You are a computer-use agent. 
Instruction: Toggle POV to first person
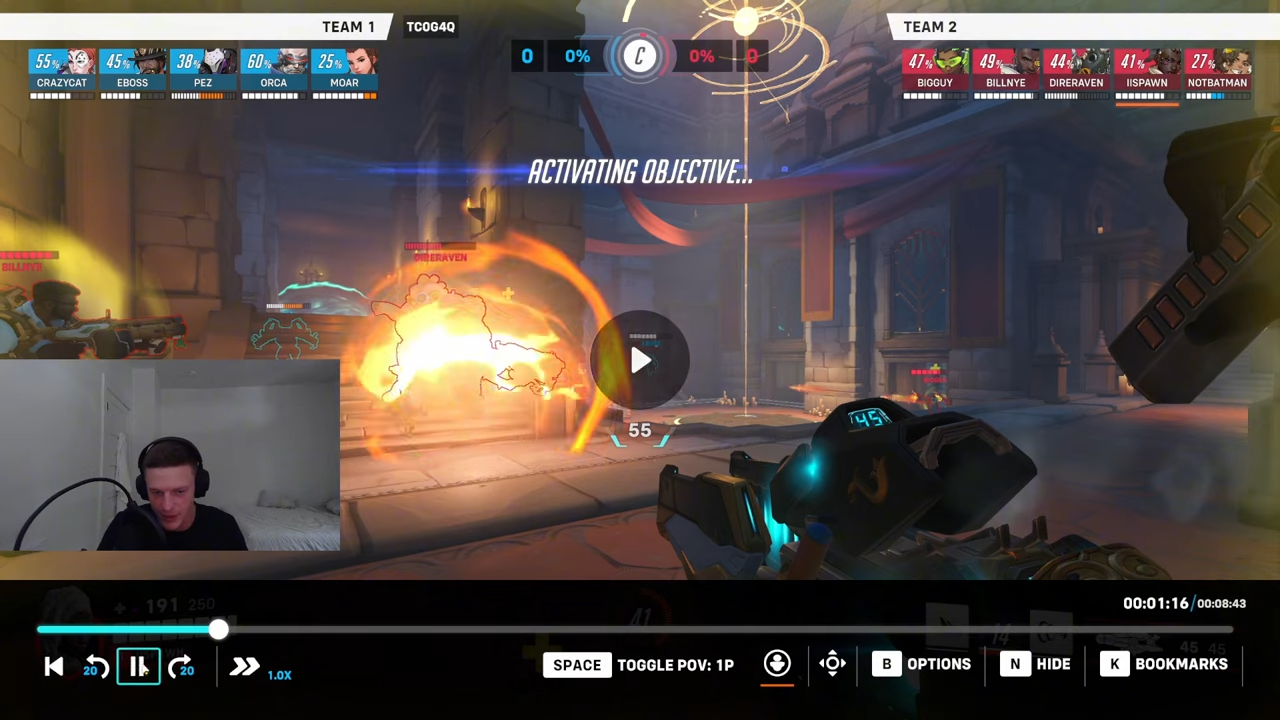[x=640, y=665]
